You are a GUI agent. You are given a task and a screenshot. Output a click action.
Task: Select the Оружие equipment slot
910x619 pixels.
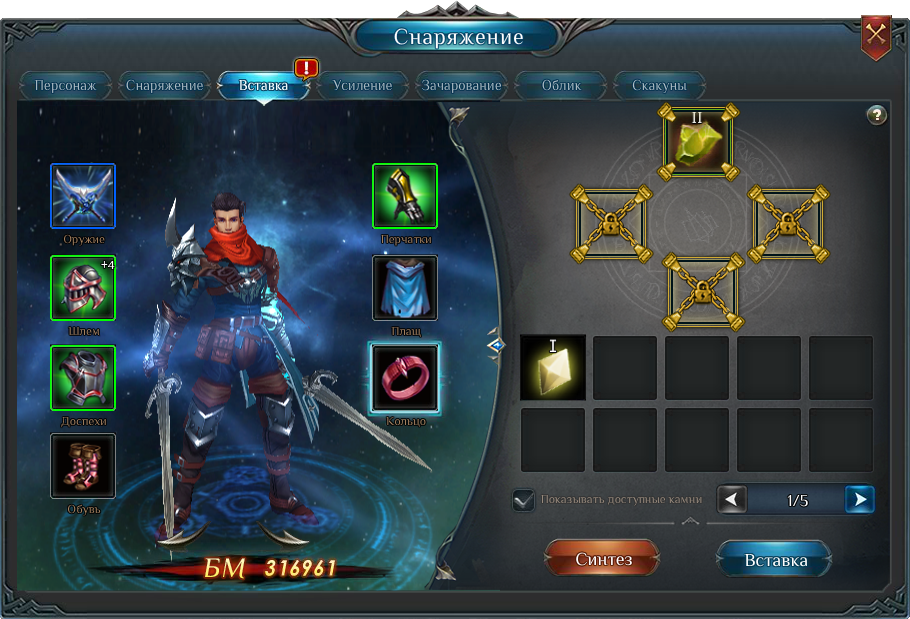tap(83, 196)
